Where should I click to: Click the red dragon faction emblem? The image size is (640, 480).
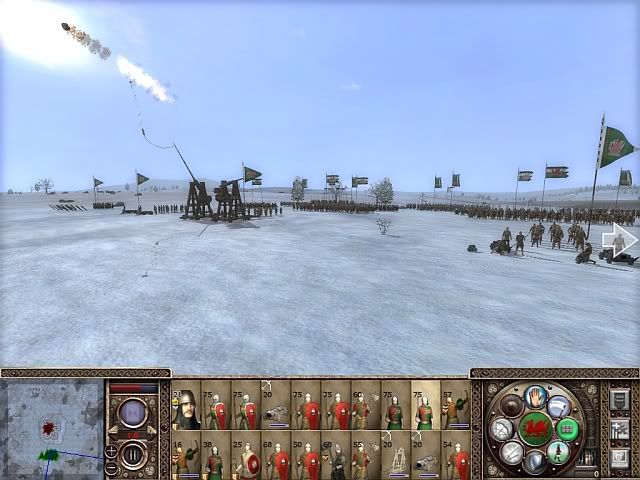click(x=535, y=427)
